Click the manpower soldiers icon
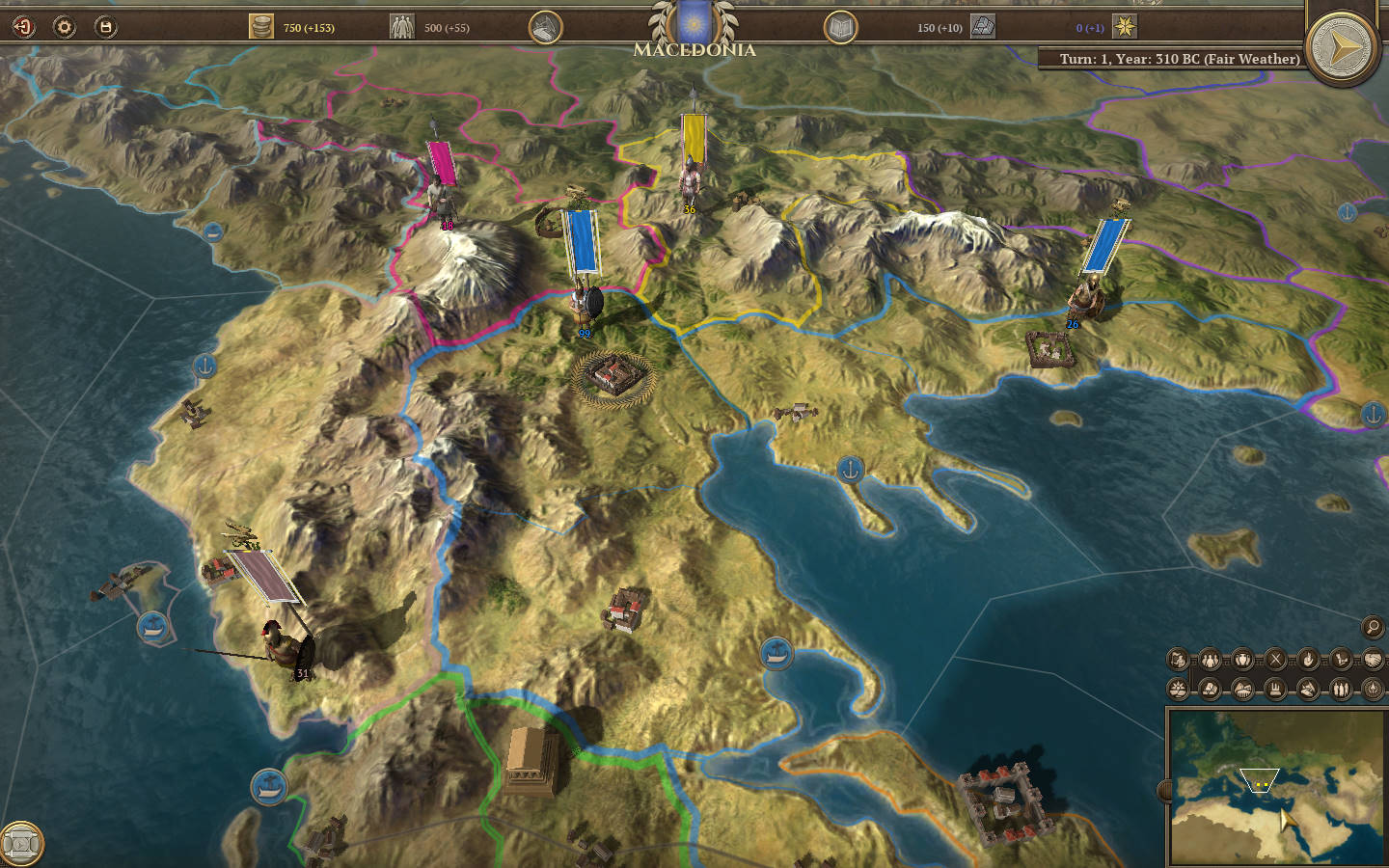1389x868 pixels. click(x=401, y=27)
